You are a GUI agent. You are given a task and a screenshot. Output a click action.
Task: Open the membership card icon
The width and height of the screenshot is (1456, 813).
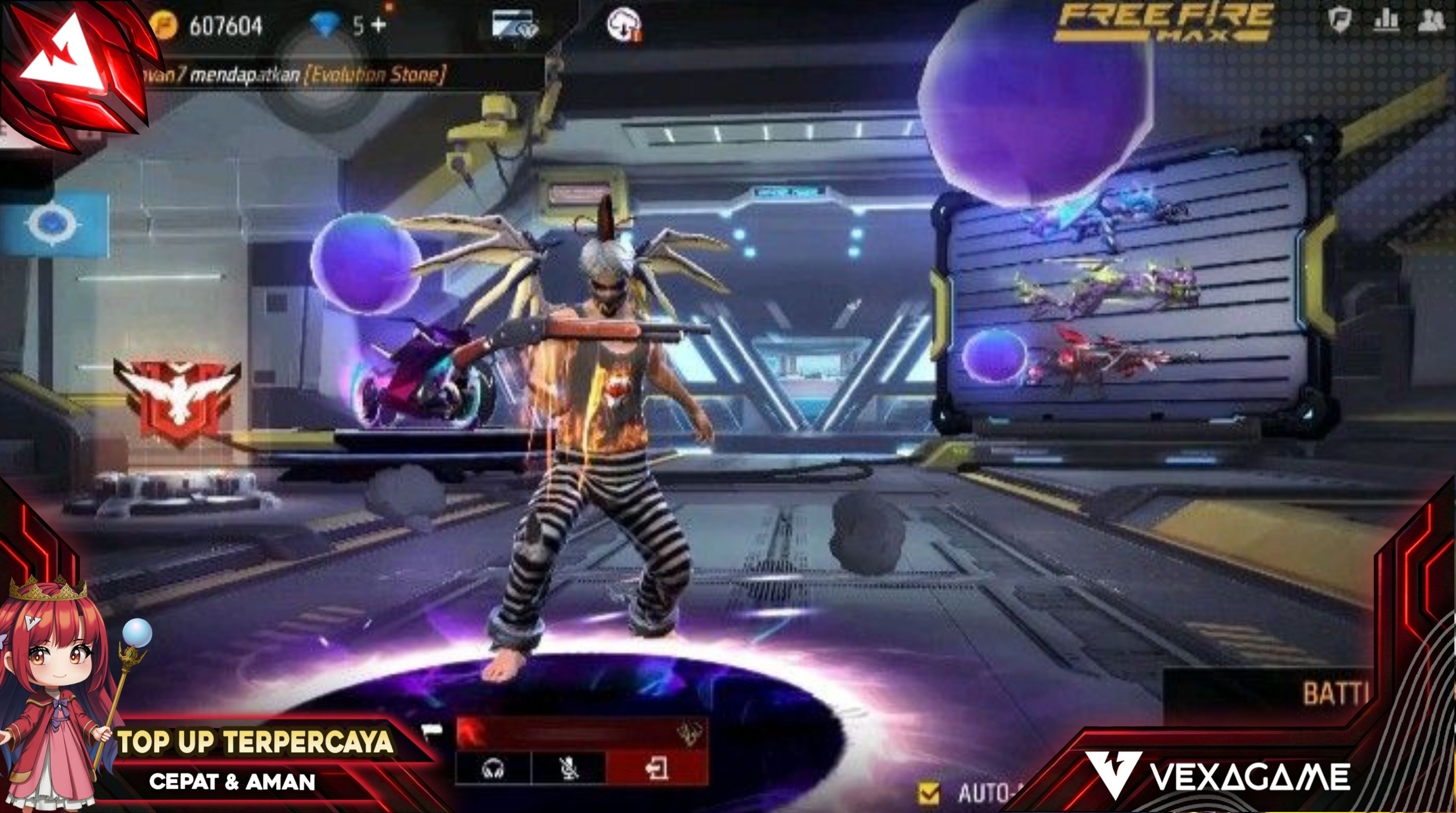coord(514,24)
